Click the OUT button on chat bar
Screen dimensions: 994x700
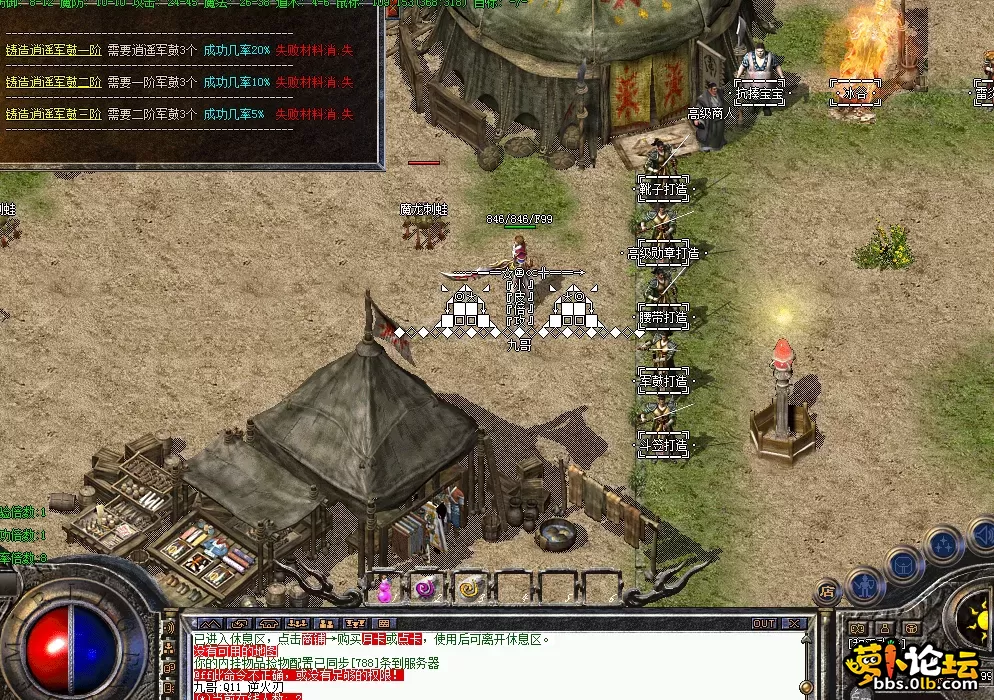(x=764, y=624)
